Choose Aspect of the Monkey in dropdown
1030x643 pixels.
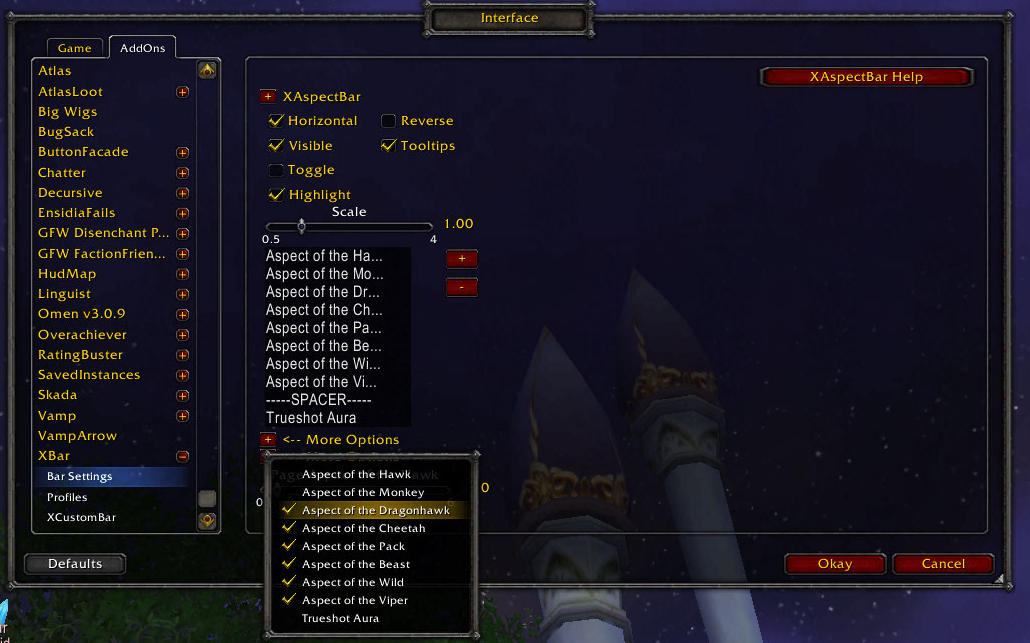tap(363, 492)
